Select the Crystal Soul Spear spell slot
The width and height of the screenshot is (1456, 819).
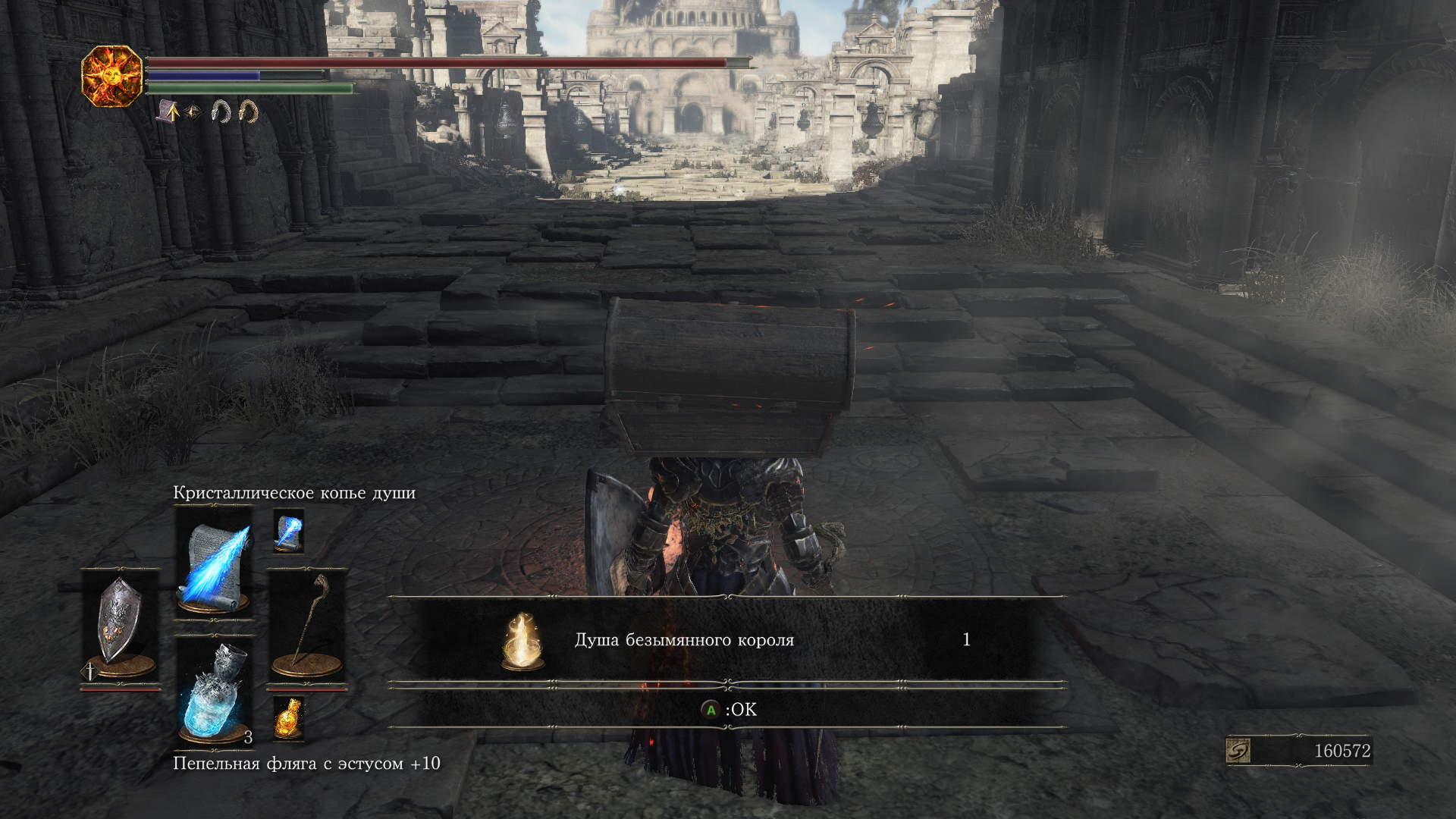click(x=215, y=561)
